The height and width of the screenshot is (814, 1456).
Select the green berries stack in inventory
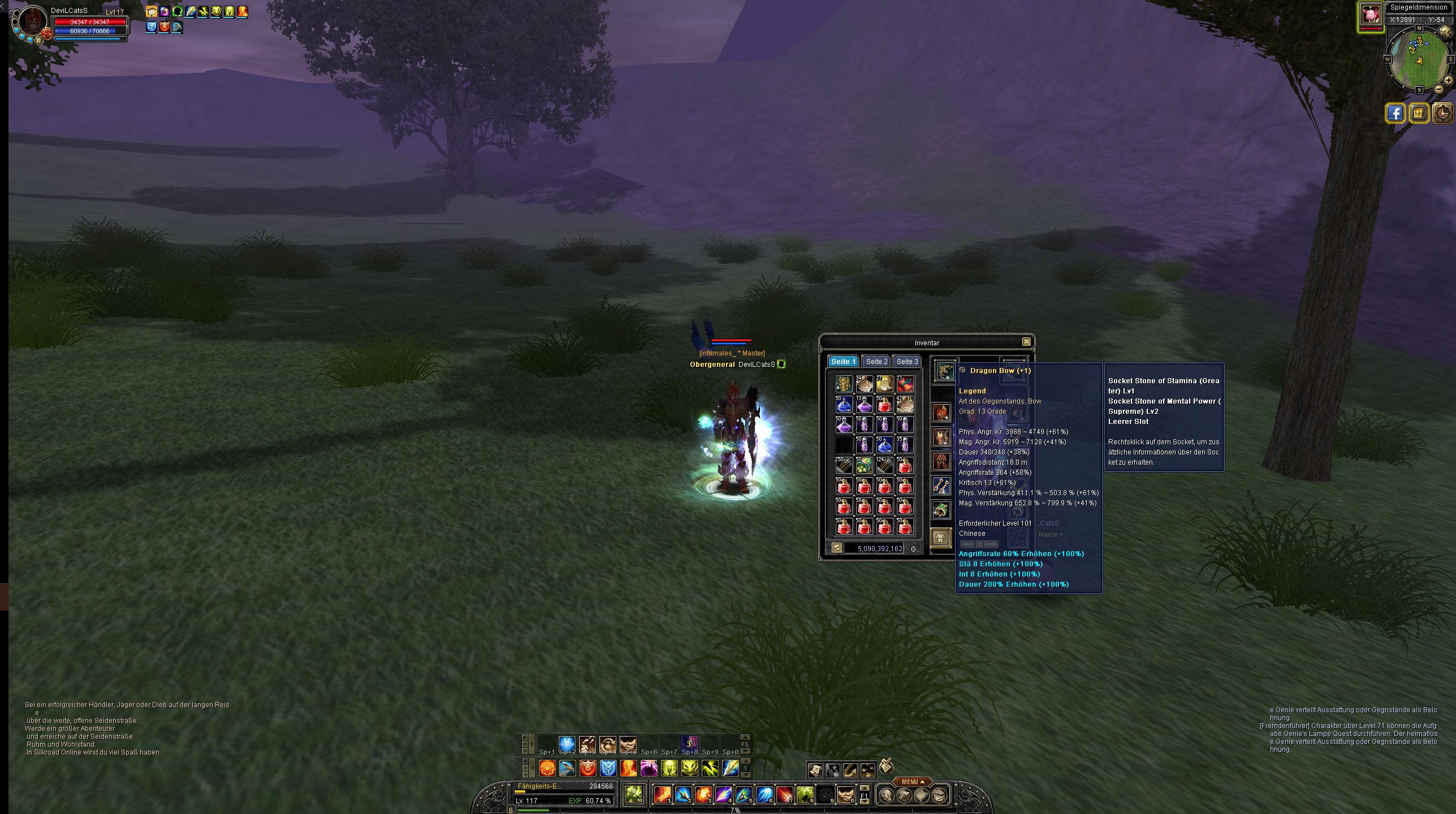click(x=864, y=465)
